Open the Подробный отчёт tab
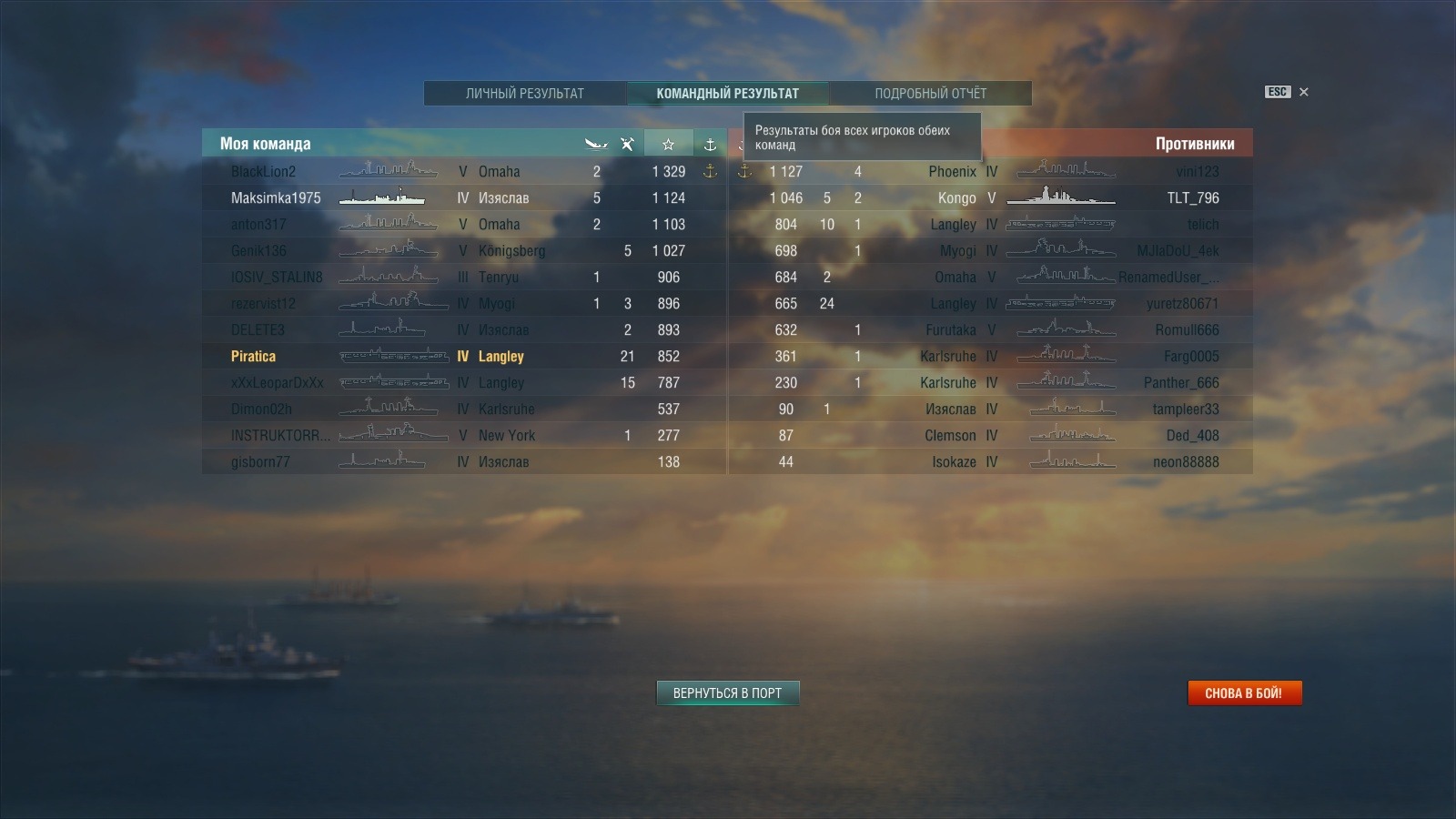This screenshot has height=819, width=1456. tap(930, 93)
